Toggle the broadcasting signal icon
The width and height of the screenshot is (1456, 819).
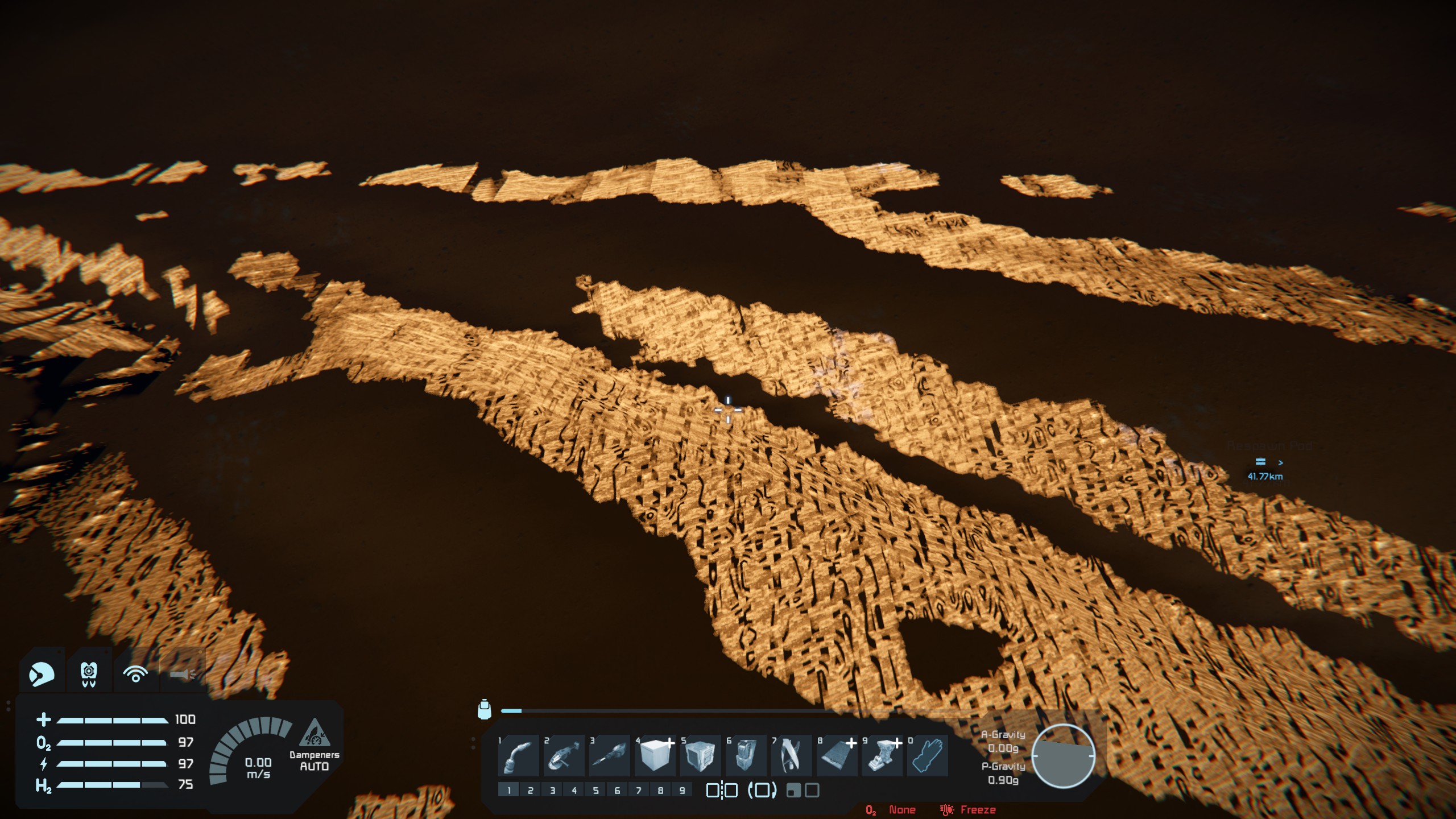click(x=135, y=674)
